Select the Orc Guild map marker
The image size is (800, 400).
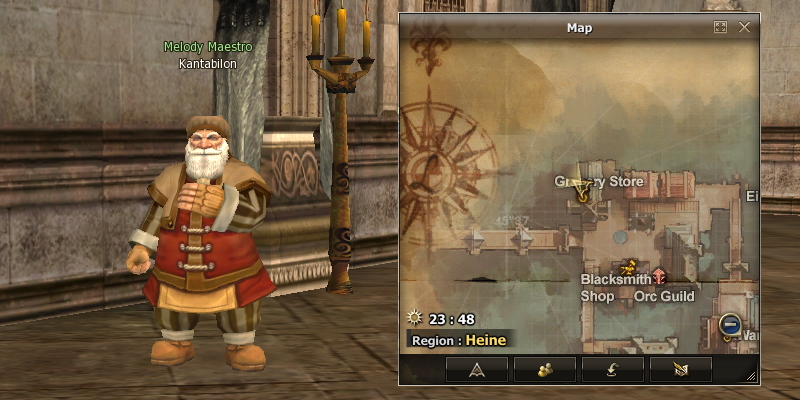pos(659,279)
